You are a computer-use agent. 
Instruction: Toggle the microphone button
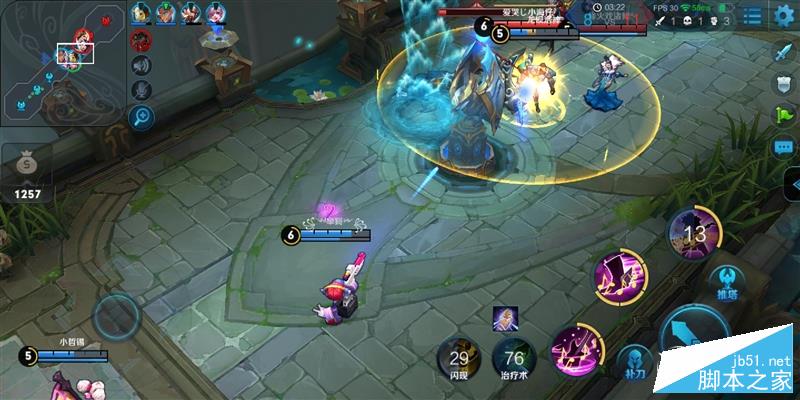(141, 91)
